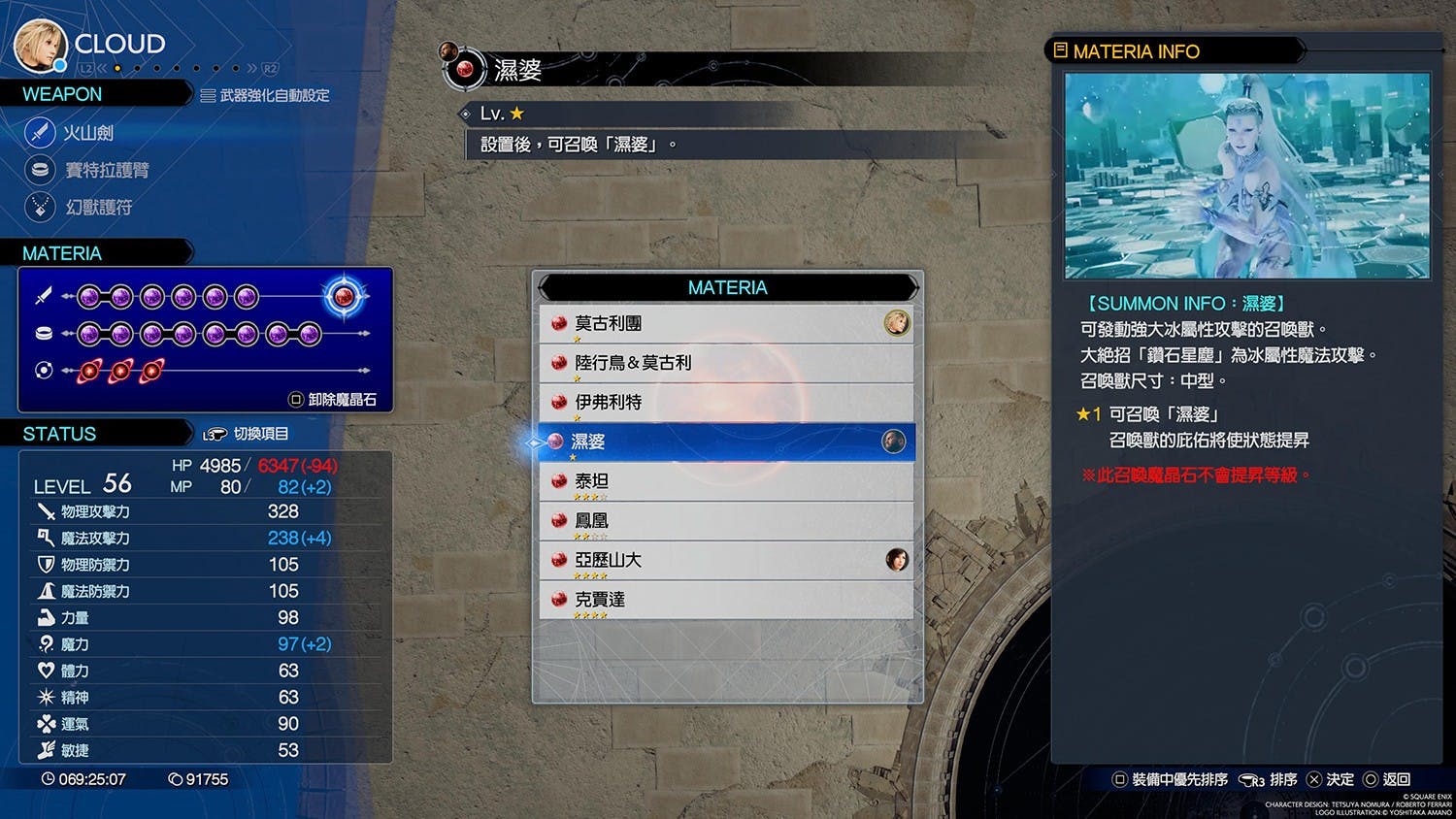Viewport: 1456px width, 819px height.
Task: Click the Cloud character portrait
Action: (x=40, y=46)
